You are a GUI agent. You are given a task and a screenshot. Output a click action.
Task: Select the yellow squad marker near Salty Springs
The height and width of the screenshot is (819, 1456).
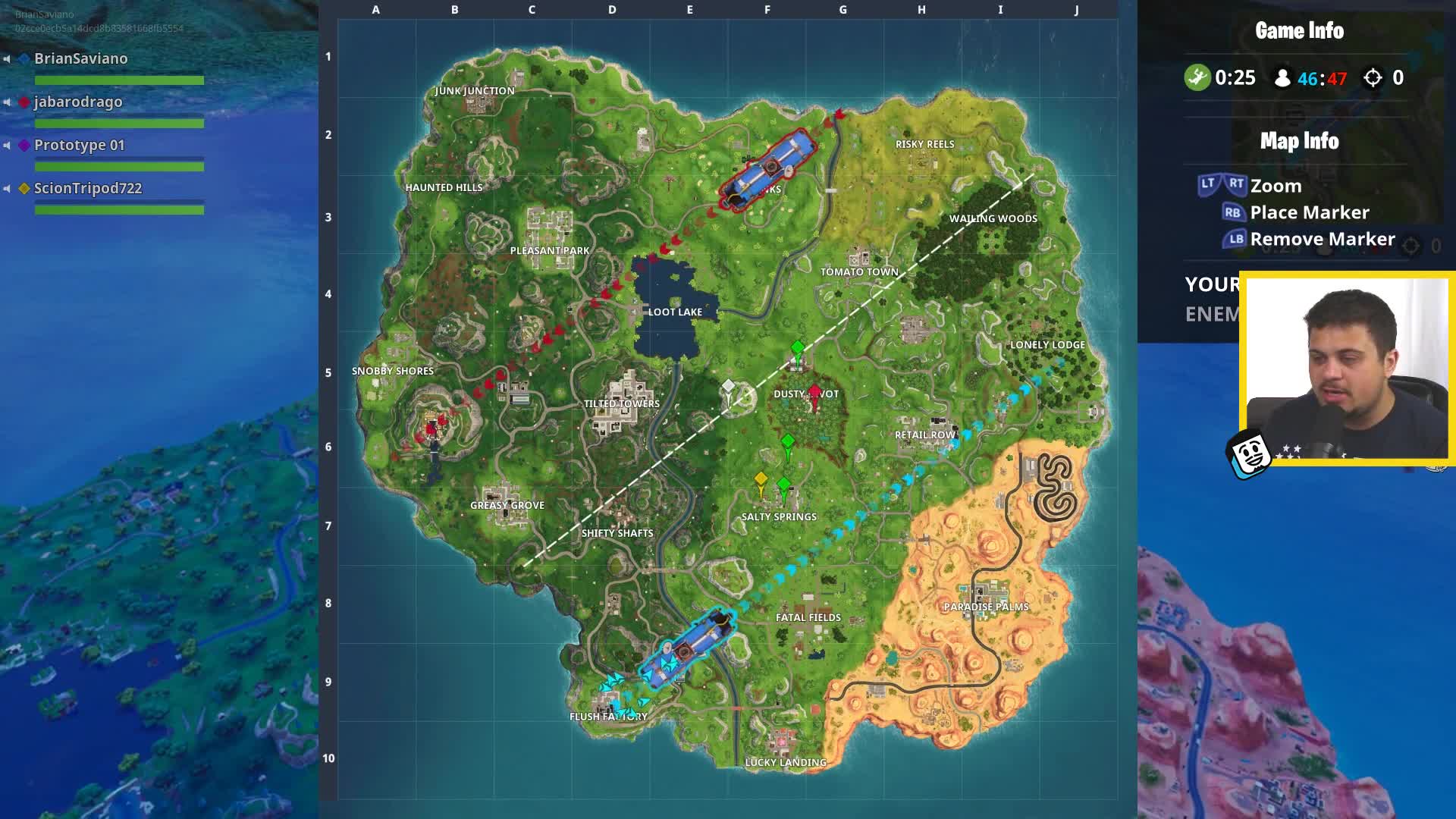coord(761,478)
